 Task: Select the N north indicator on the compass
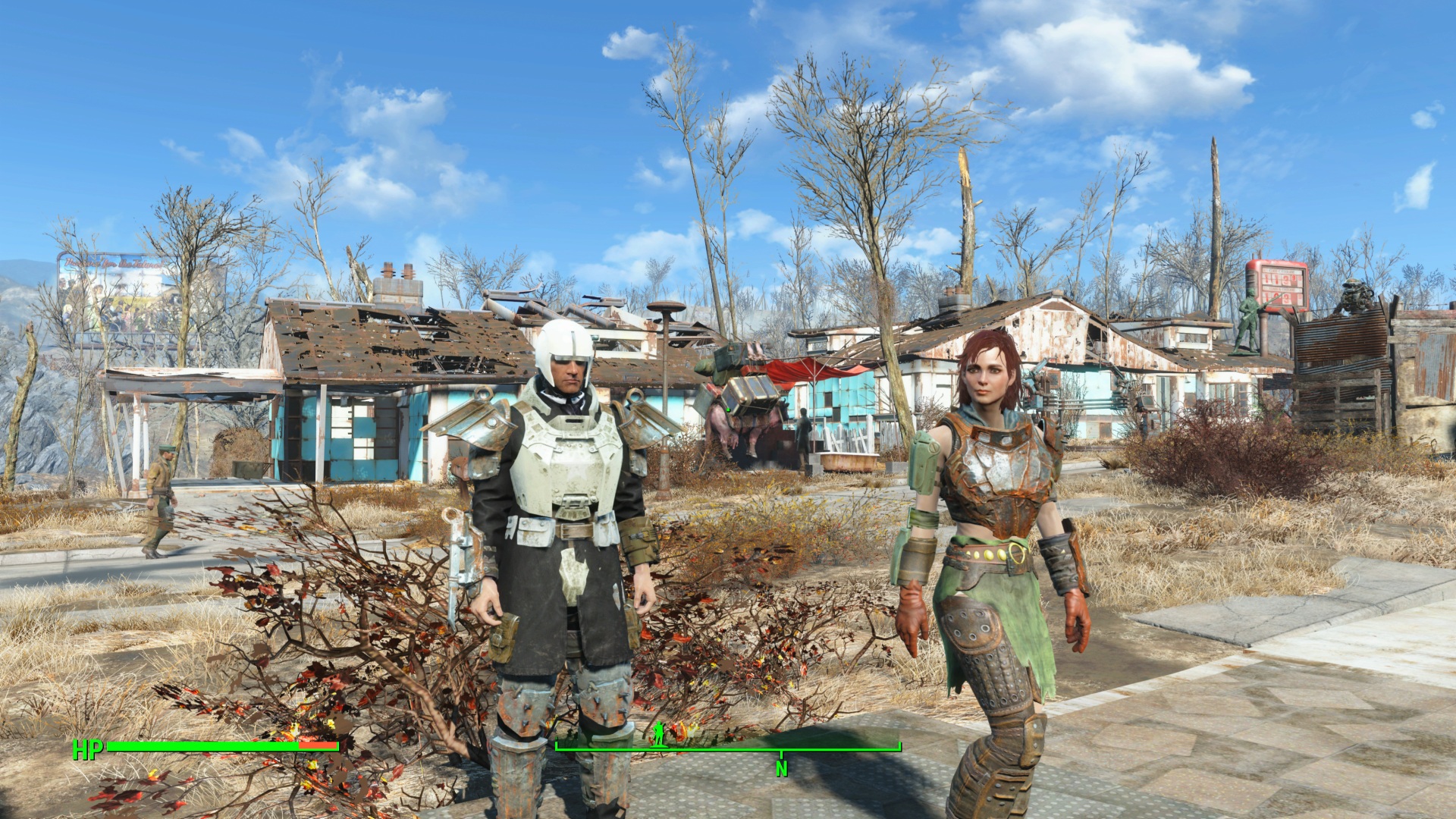pos(781,769)
